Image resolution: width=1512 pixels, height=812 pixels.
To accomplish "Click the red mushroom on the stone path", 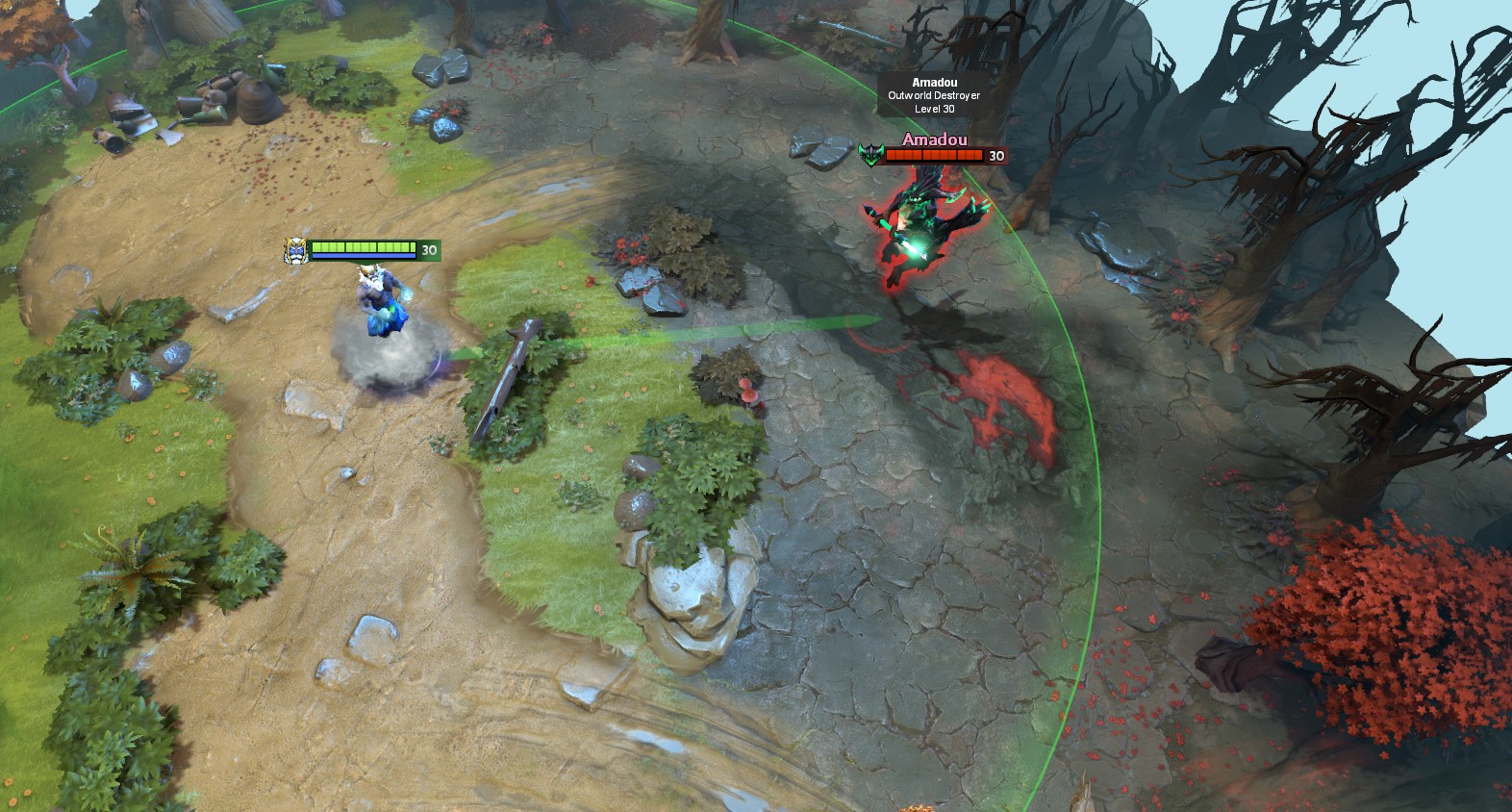I will click(x=748, y=394).
